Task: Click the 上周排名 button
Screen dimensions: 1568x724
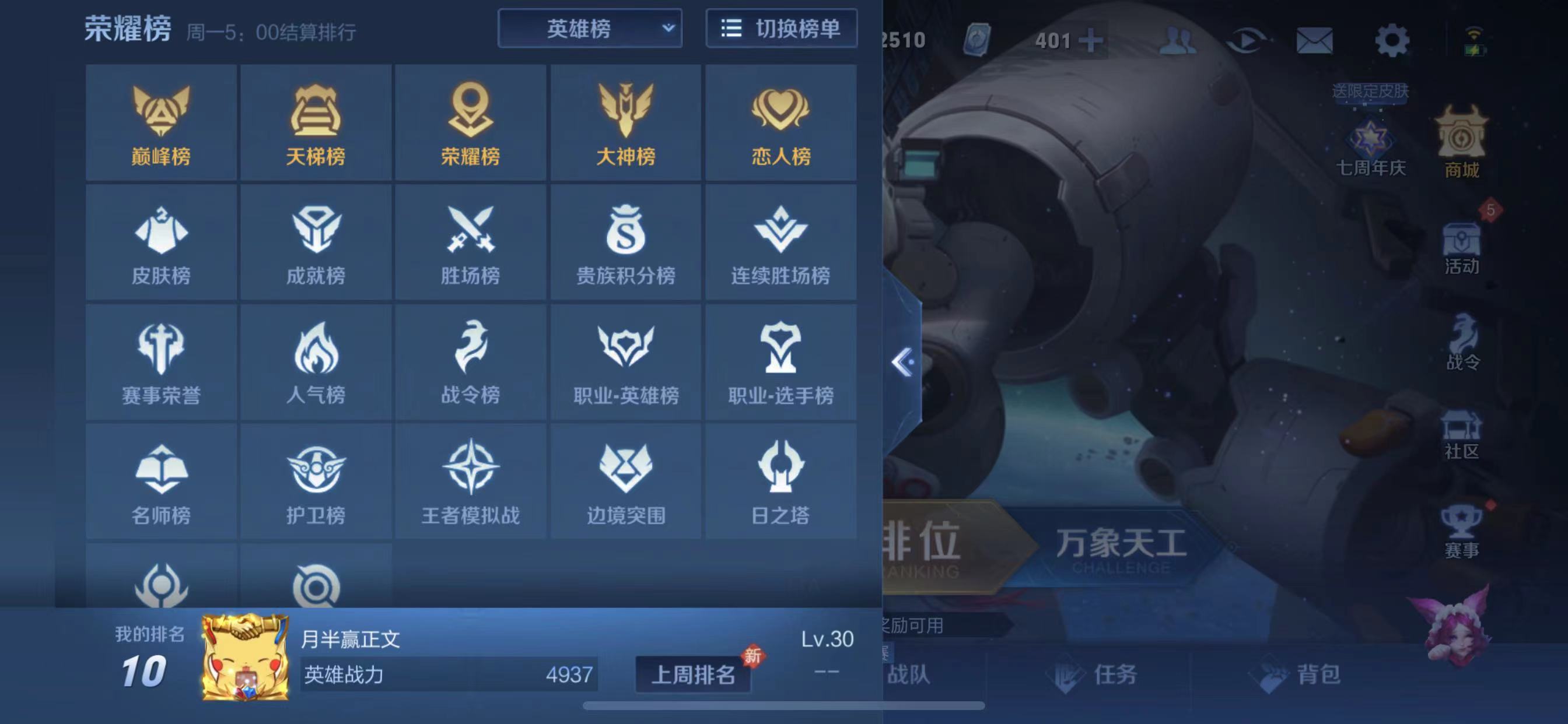Action: click(694, 674)
